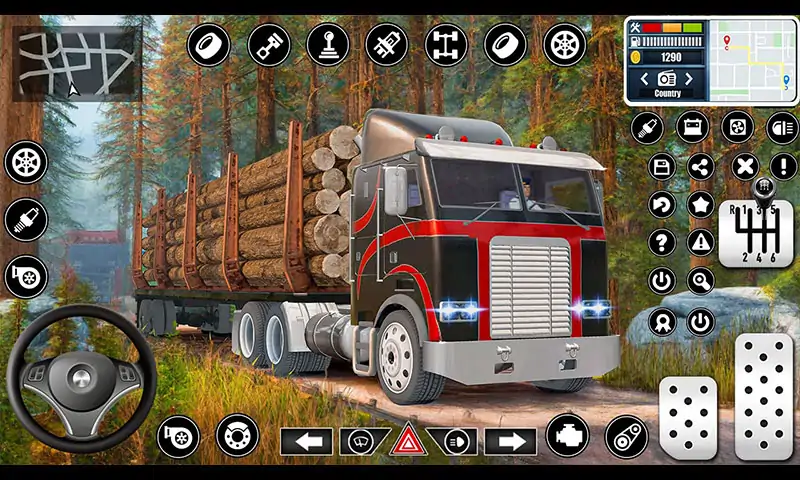Open the GPS route map panel

(x=752, y=58)
